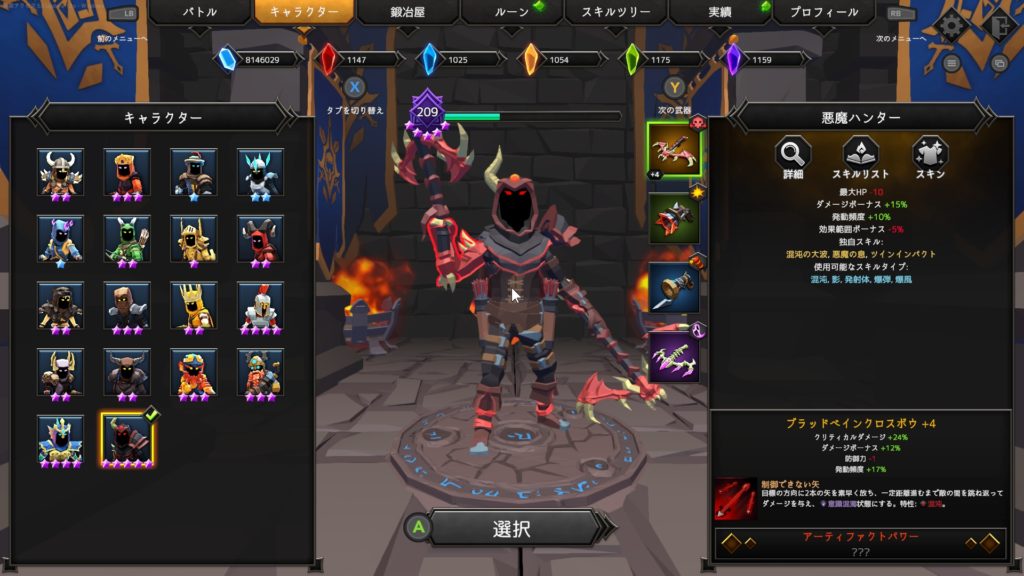
Task: Open the 詳細 magnifying glass details
Action: coord(793,155)
